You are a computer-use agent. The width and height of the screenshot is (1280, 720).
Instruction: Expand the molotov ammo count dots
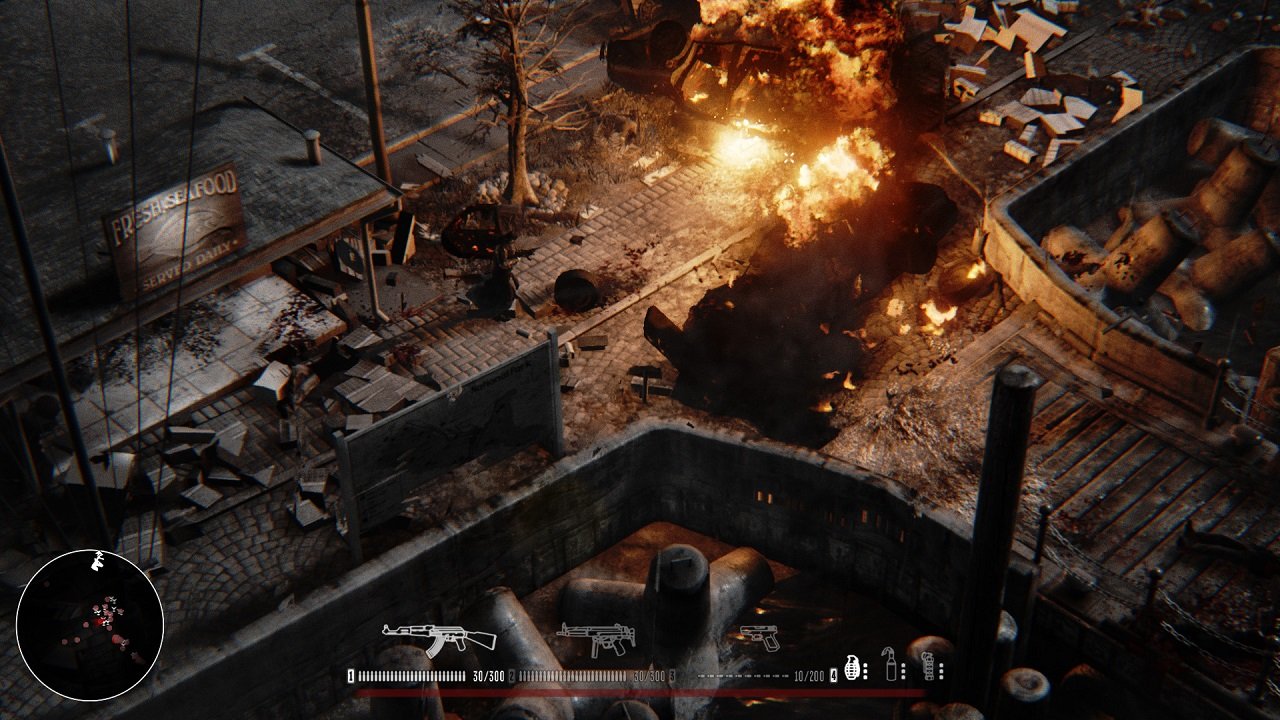(x=903, y=673)
